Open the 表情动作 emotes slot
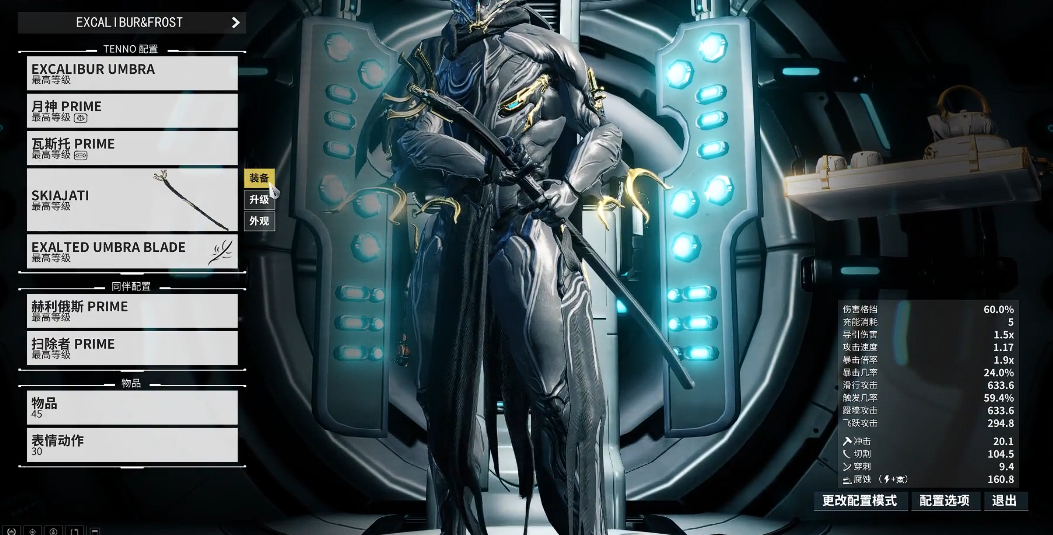Screen dimensions: 1053x535 tap(132, 444)
